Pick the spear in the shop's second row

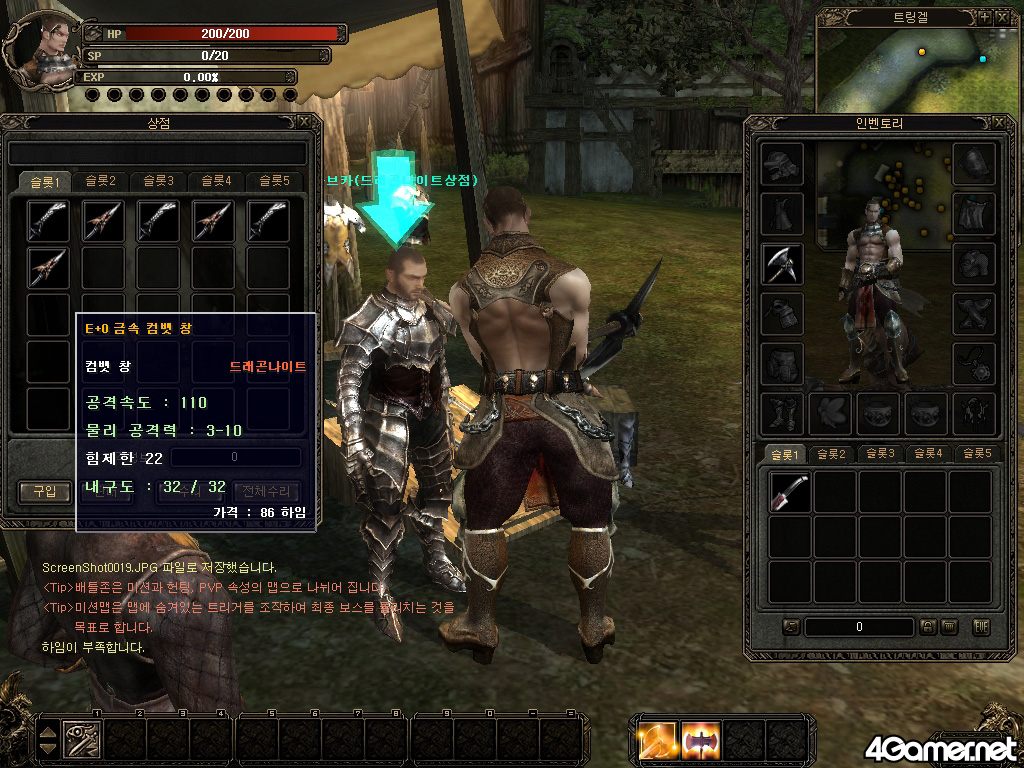pos(48,267)
